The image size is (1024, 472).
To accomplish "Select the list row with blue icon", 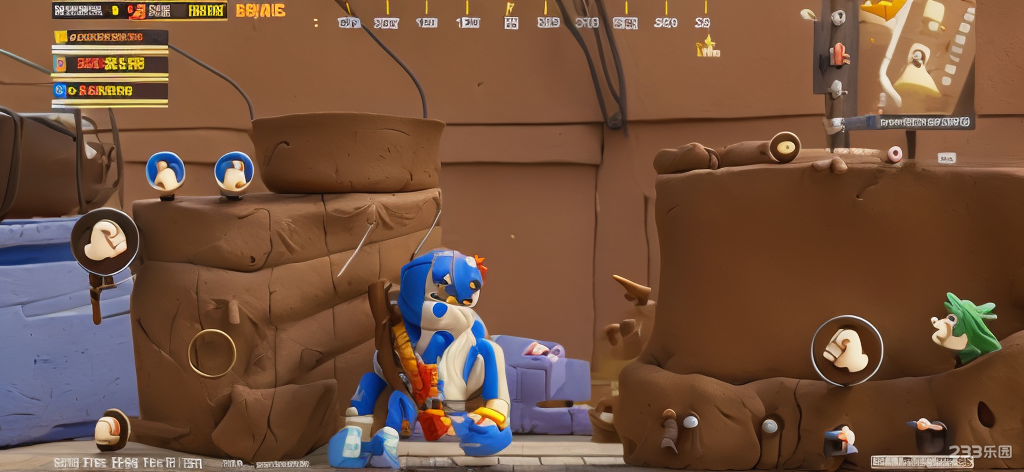I will 110,90.
